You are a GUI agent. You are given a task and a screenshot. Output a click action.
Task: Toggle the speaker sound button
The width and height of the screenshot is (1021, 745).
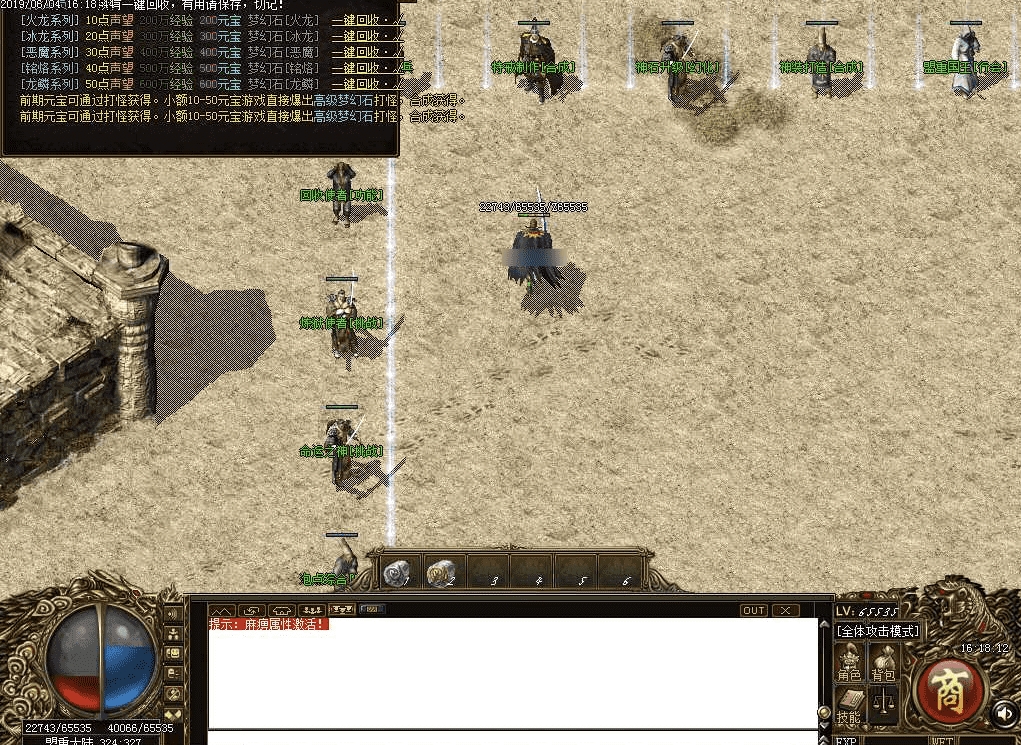(x=1004, y=713)
